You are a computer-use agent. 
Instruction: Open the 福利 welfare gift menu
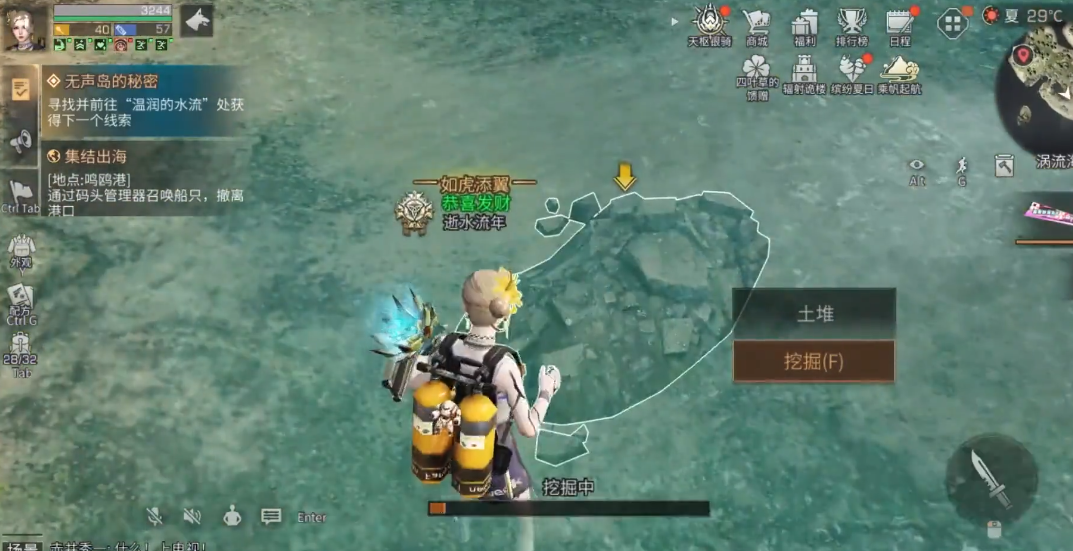[804, 25]
